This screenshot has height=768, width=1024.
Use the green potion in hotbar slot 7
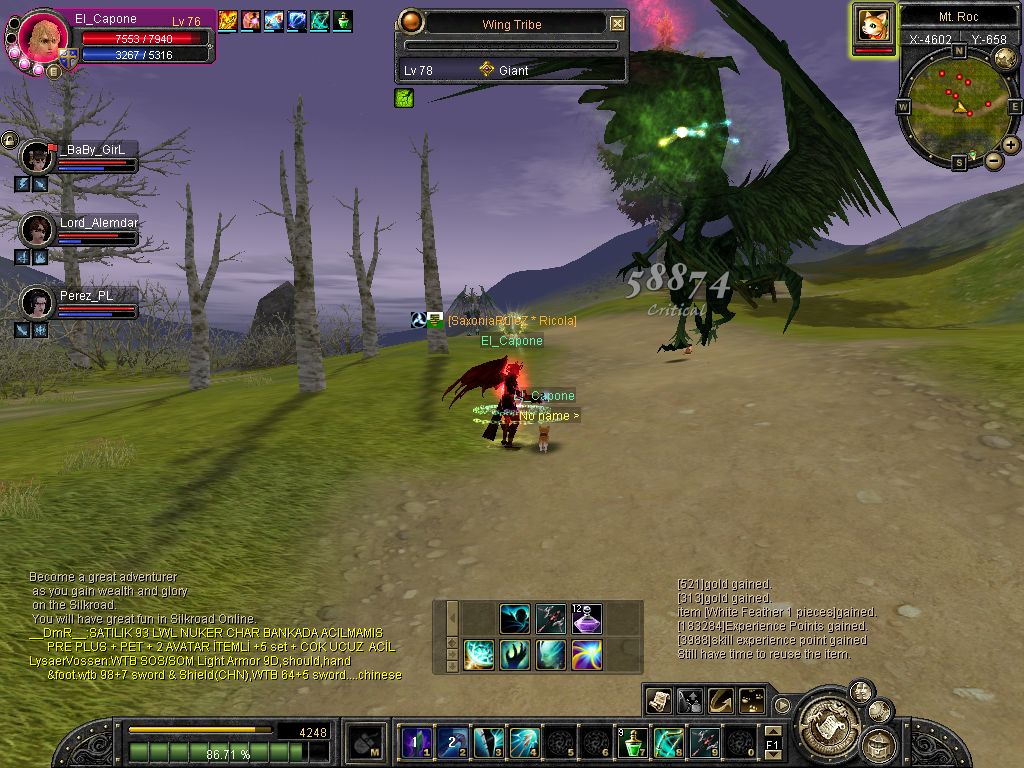[632, 743]
